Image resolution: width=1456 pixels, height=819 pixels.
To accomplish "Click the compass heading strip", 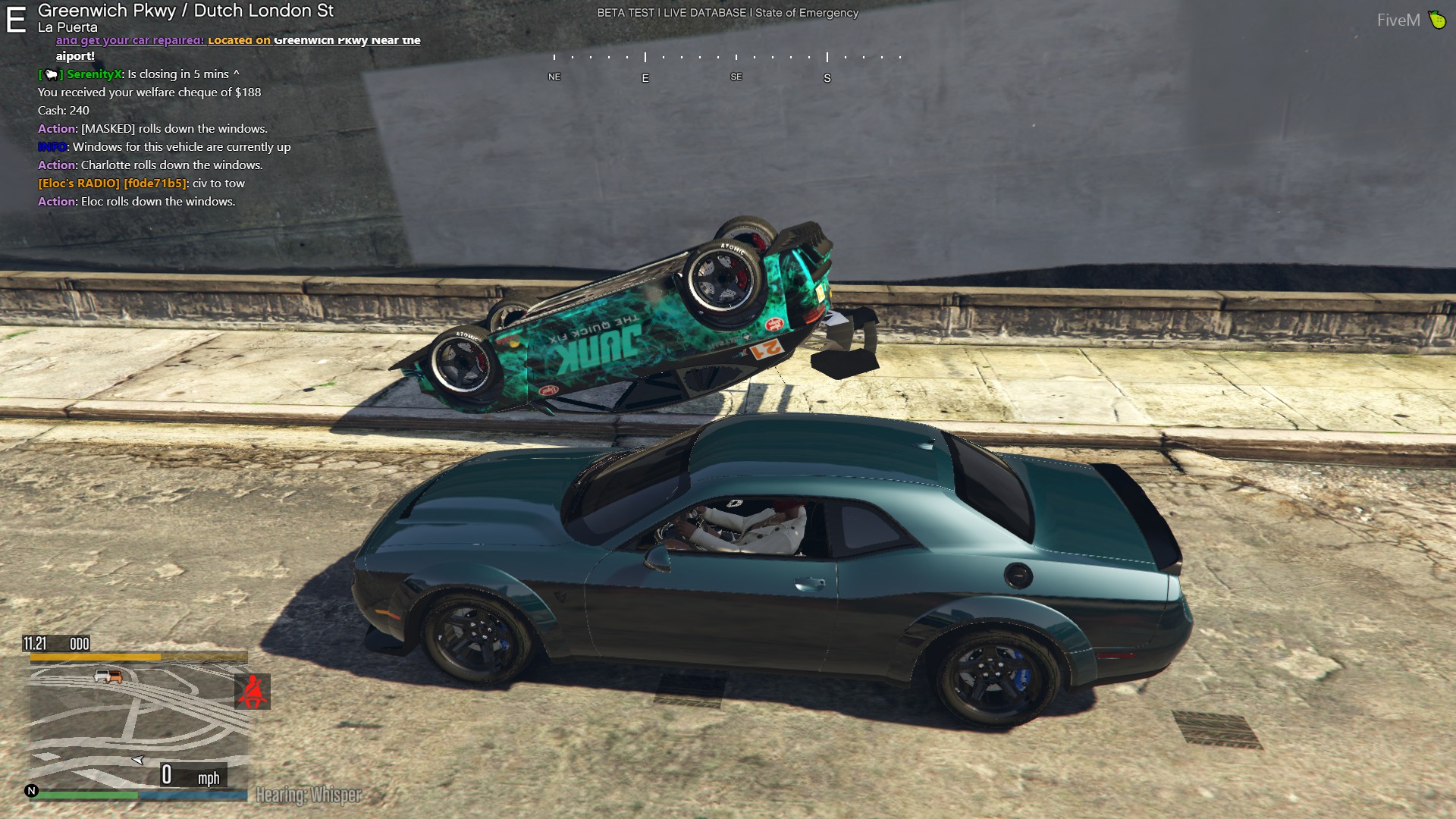I will 727,67.
